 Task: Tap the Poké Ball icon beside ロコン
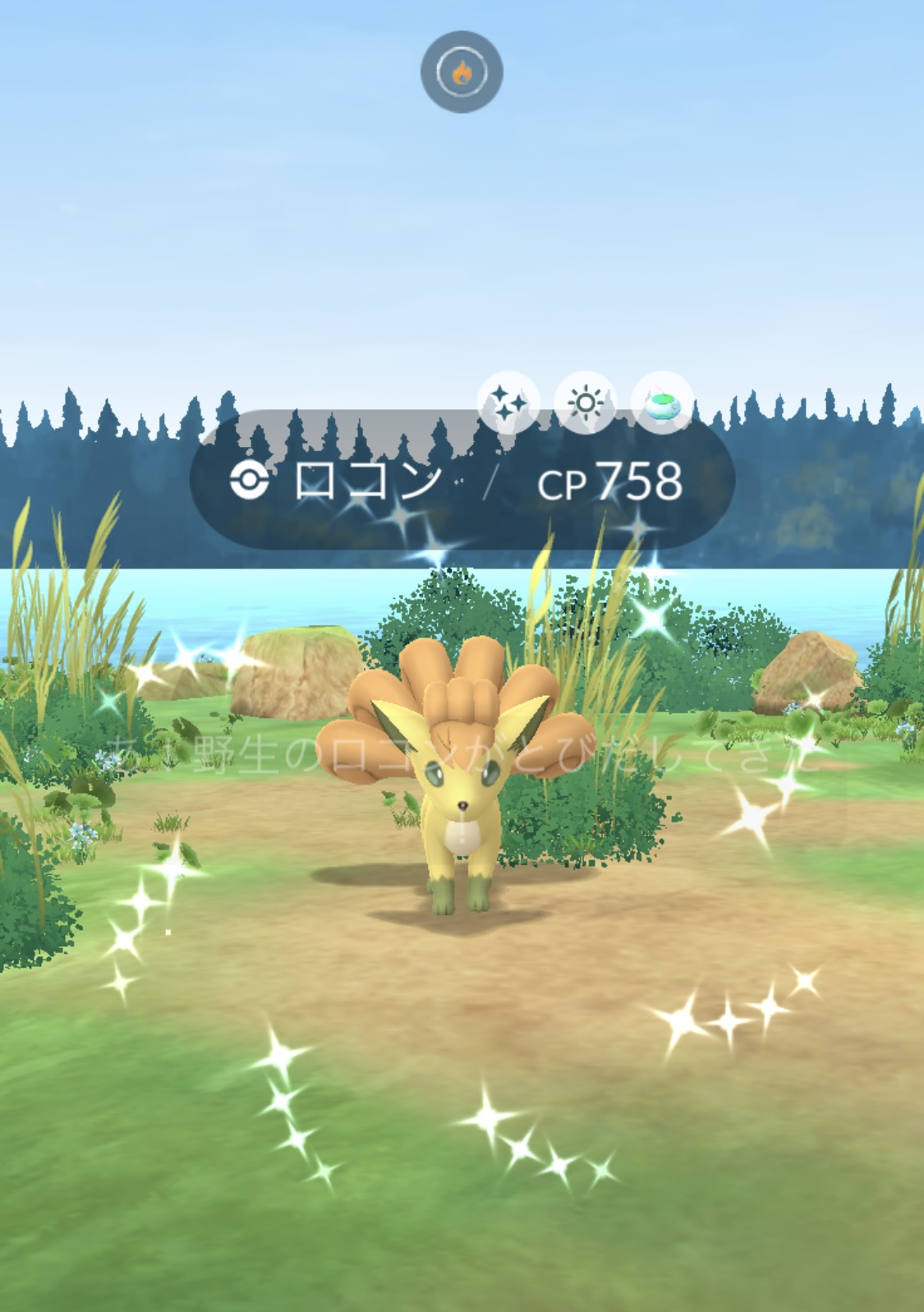point(250,480)
